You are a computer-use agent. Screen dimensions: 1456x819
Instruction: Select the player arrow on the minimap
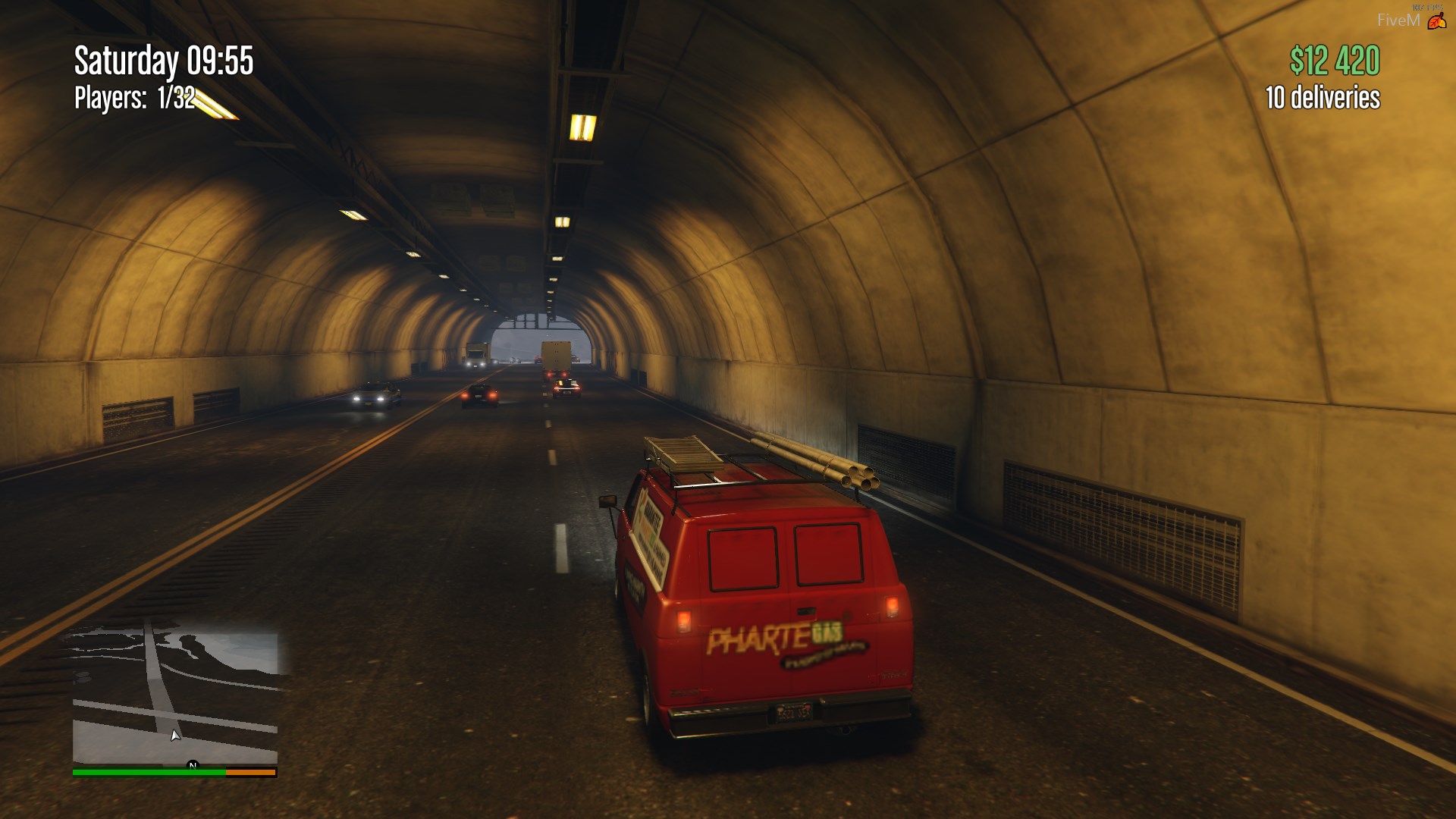tap(175, 735)
